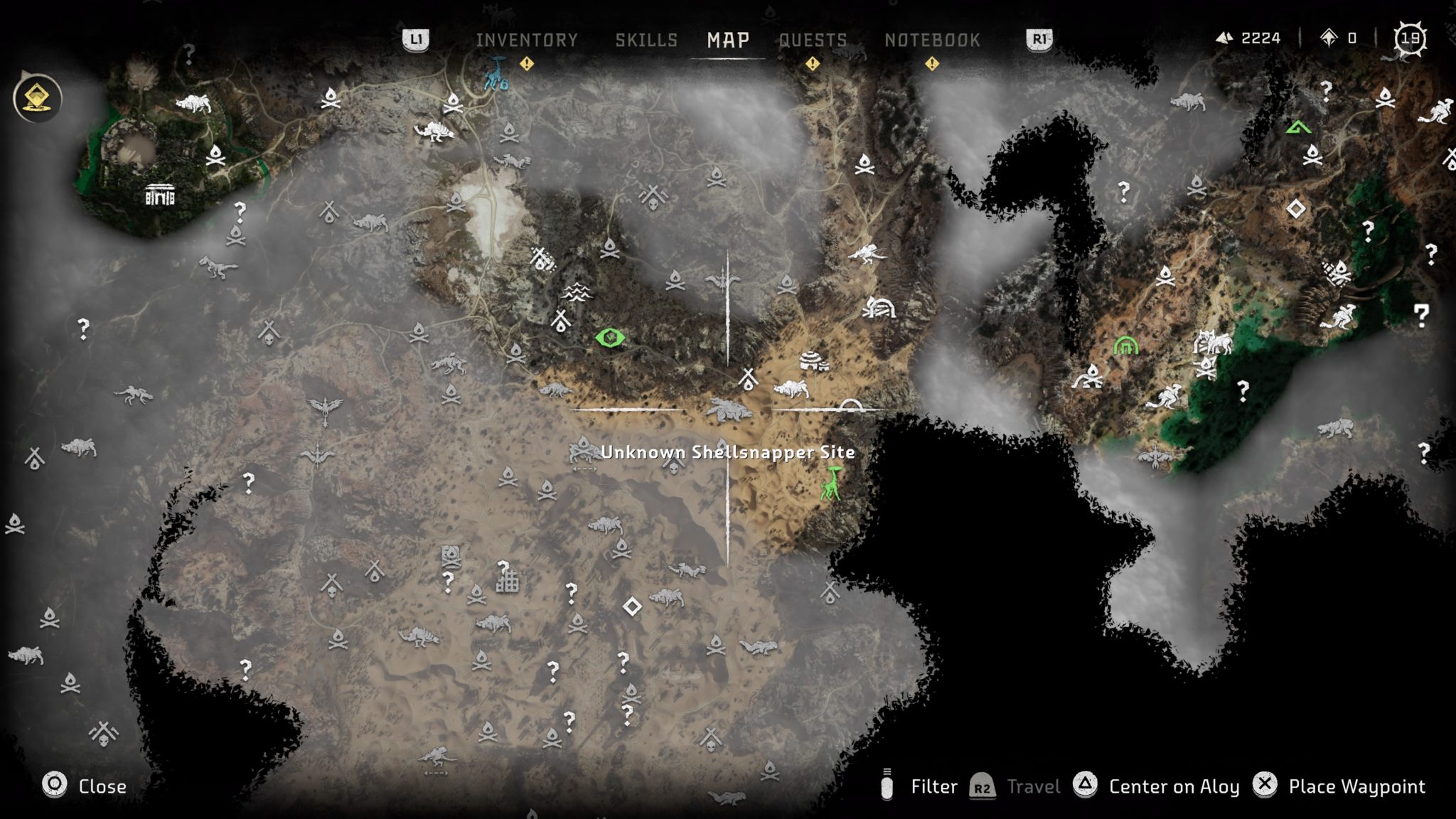Screen dimensions: 1456x819
Task: Go to the Quests tab
Action: click(x=813, y=41)
